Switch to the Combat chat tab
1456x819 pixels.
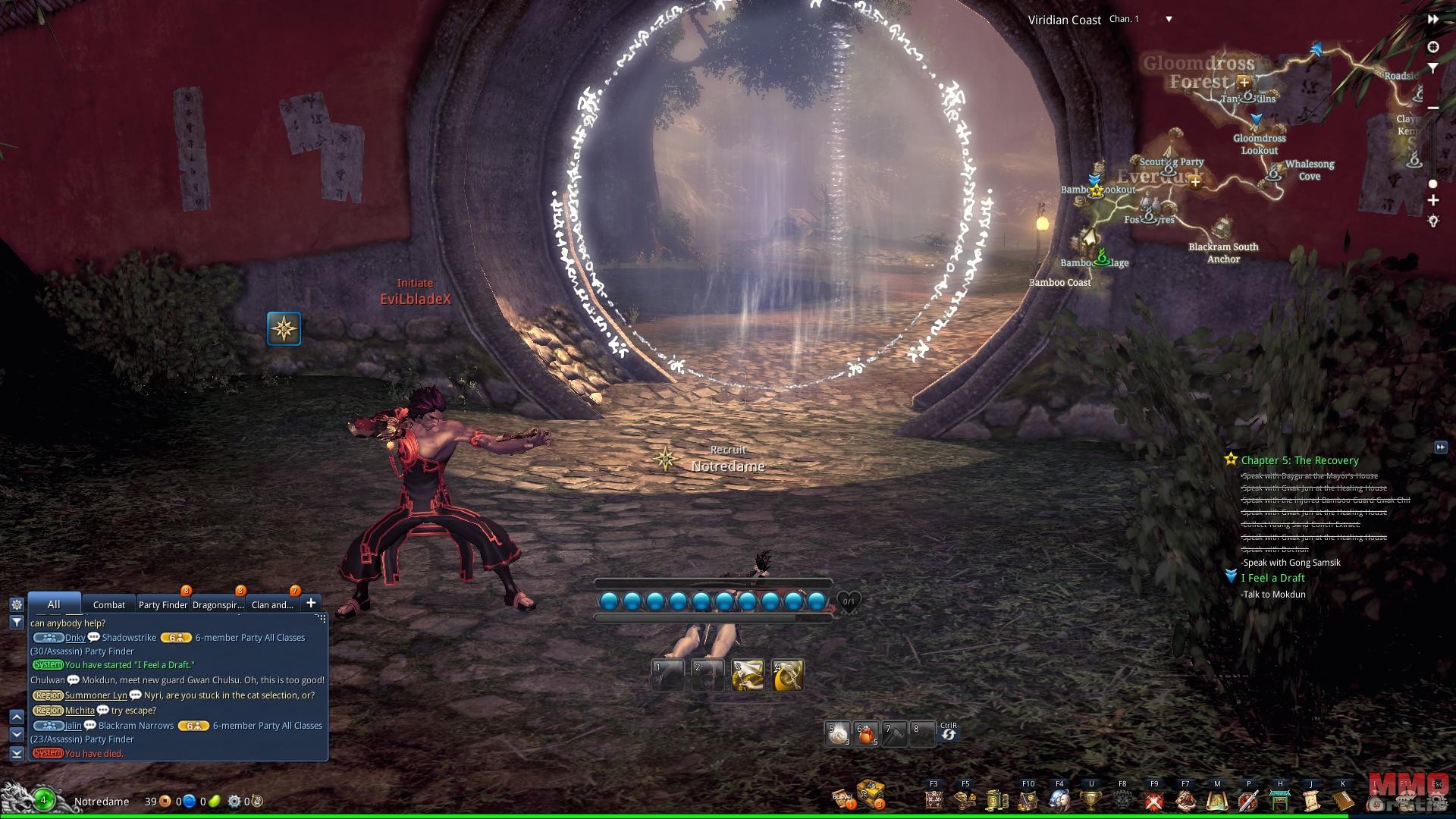(x=108, y=604)
